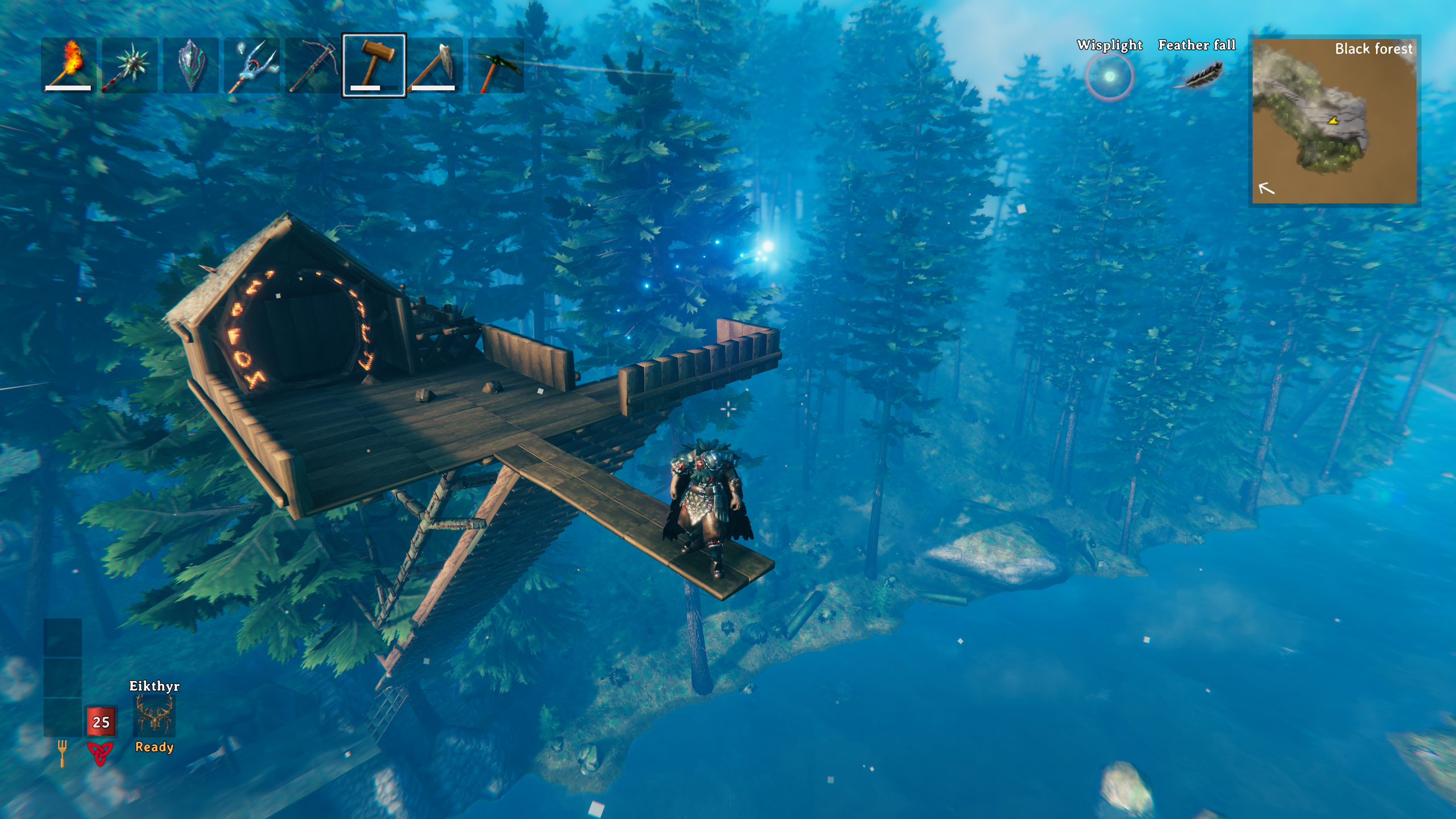Open the Black forest minimap

point(1334,121)
